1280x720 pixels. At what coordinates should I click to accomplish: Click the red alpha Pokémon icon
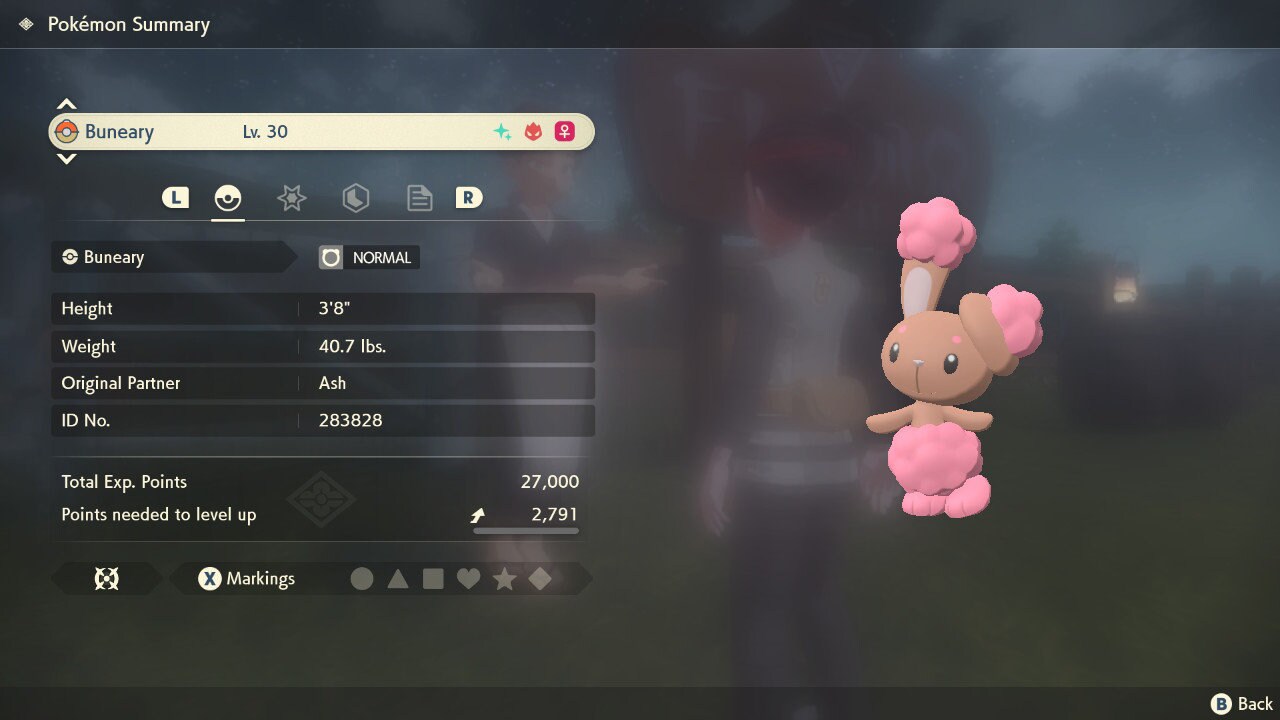[x=533, y=131]
